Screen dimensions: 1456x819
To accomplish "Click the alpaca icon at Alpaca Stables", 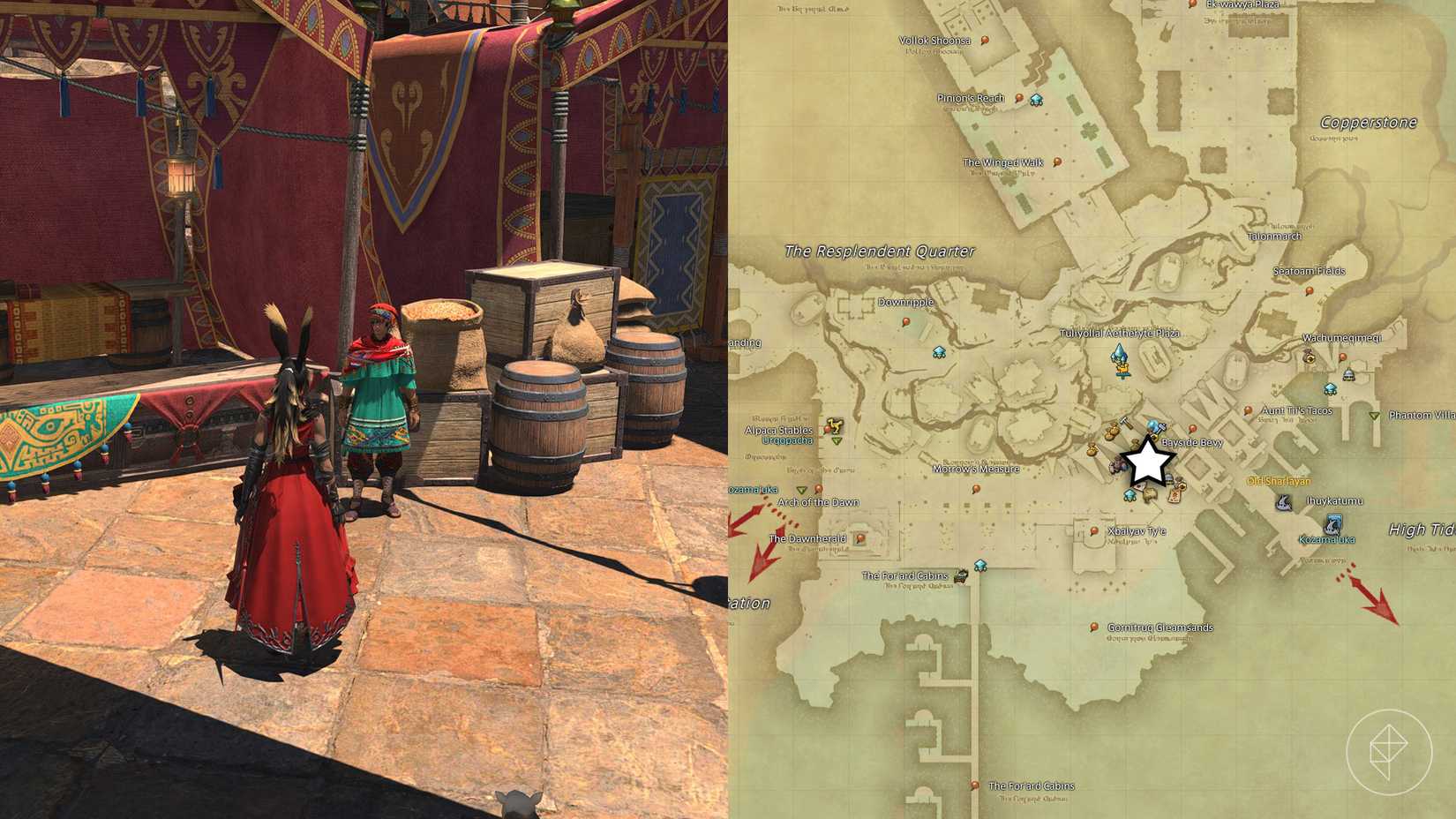I will pyautogui.click(x=835, y=426).
